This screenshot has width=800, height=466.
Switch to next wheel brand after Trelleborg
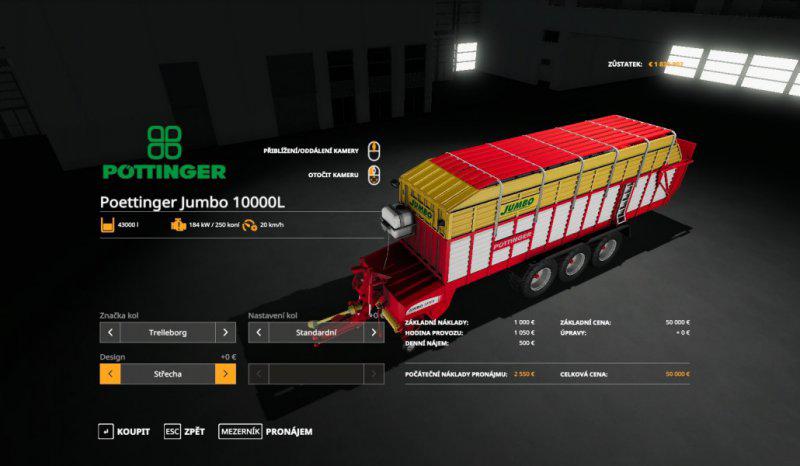click(226, 332)
